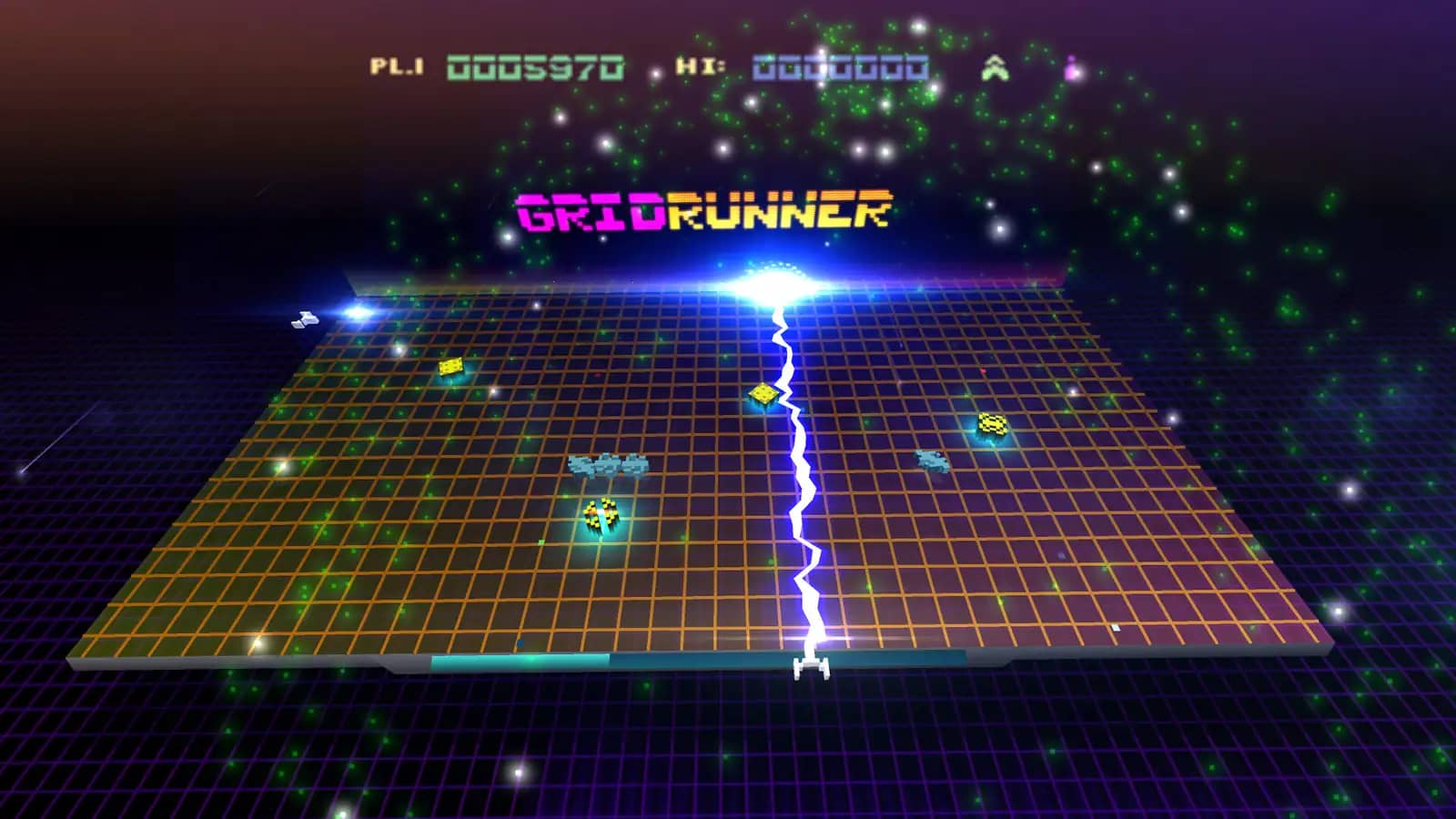Image resolution: width=1456 pixels, height=819 pixels.
Task: Click the exploding yellow flower enemy with cyan glow
Action: 599,516
